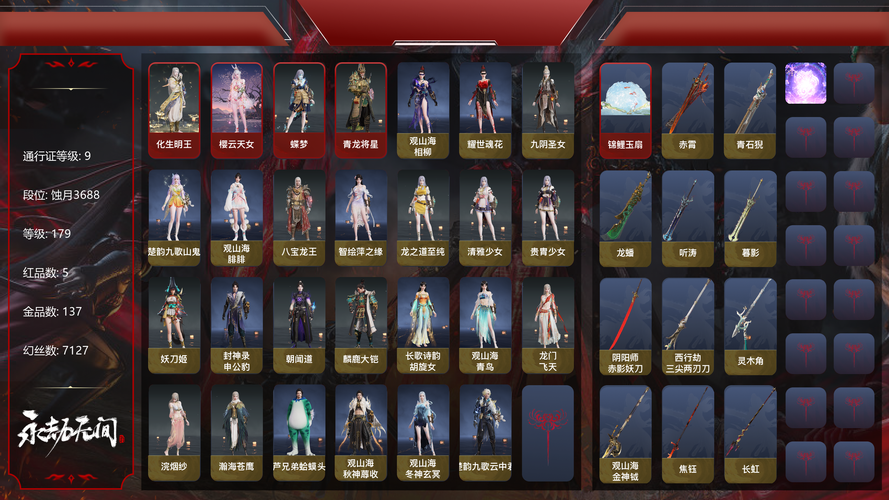Choose the 龙门飞天 skin tile
The width and height of the screenshot is (889, 500).
(x=547, y=323)
